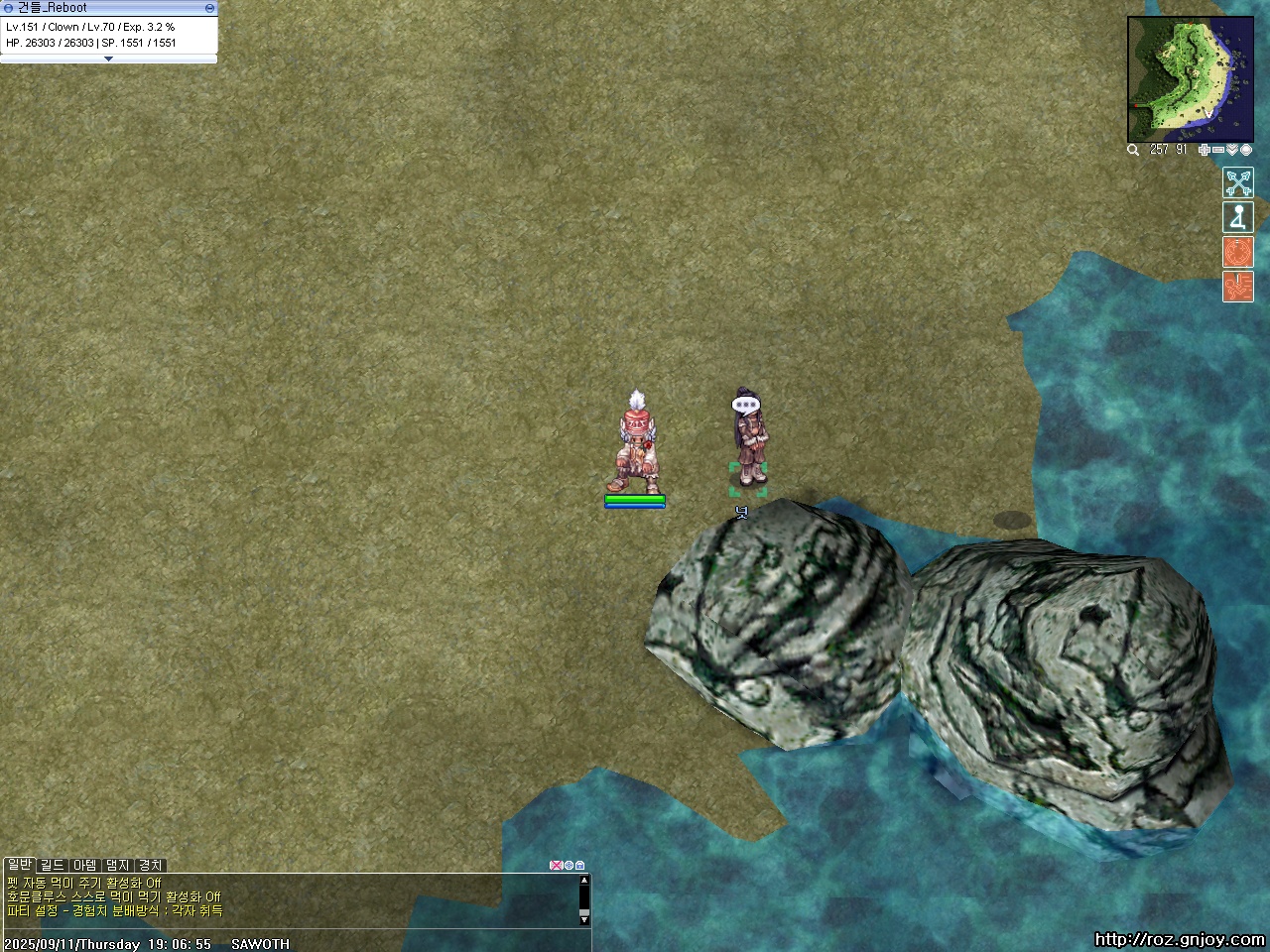The height and width of the screenshot is (952, 1270).
Task: Open the 아템 chat tab
Action: click(84, 865)
